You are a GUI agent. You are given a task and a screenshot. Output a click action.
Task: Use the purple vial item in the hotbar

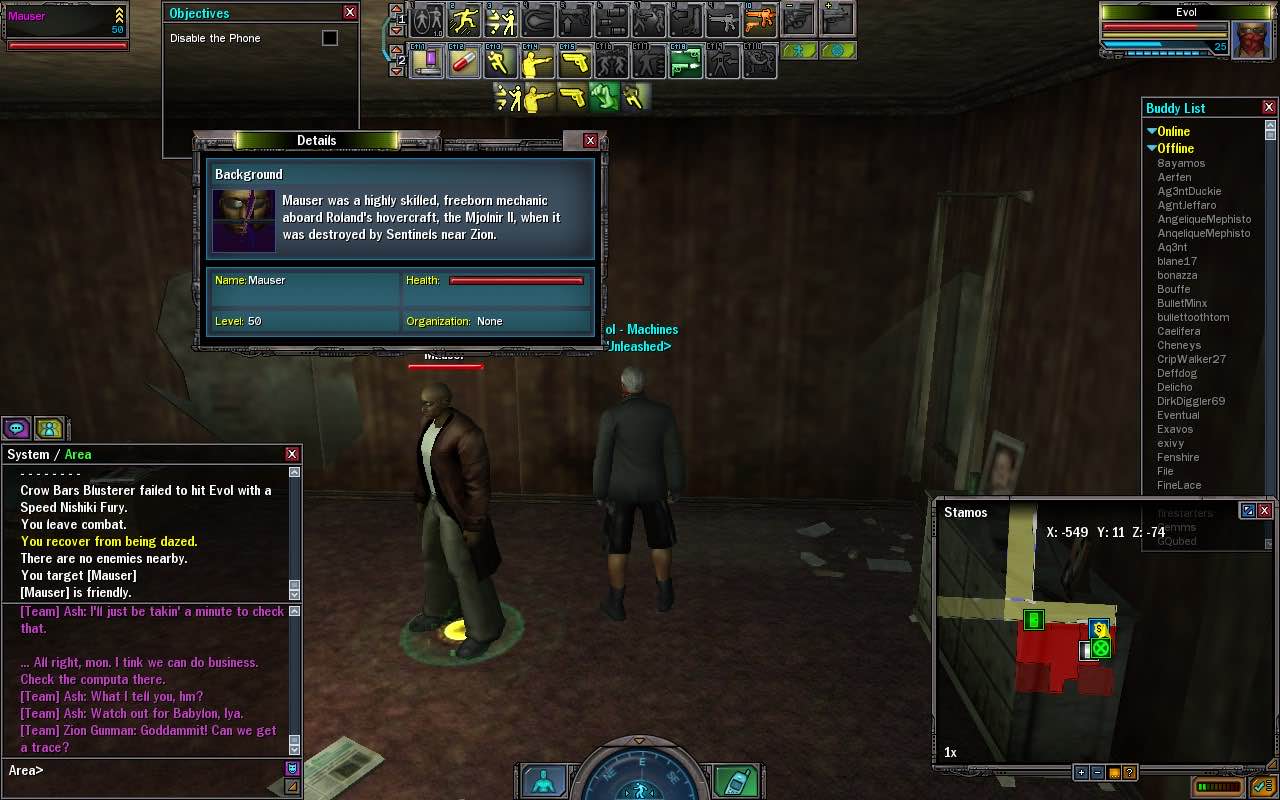pos(429,63)
